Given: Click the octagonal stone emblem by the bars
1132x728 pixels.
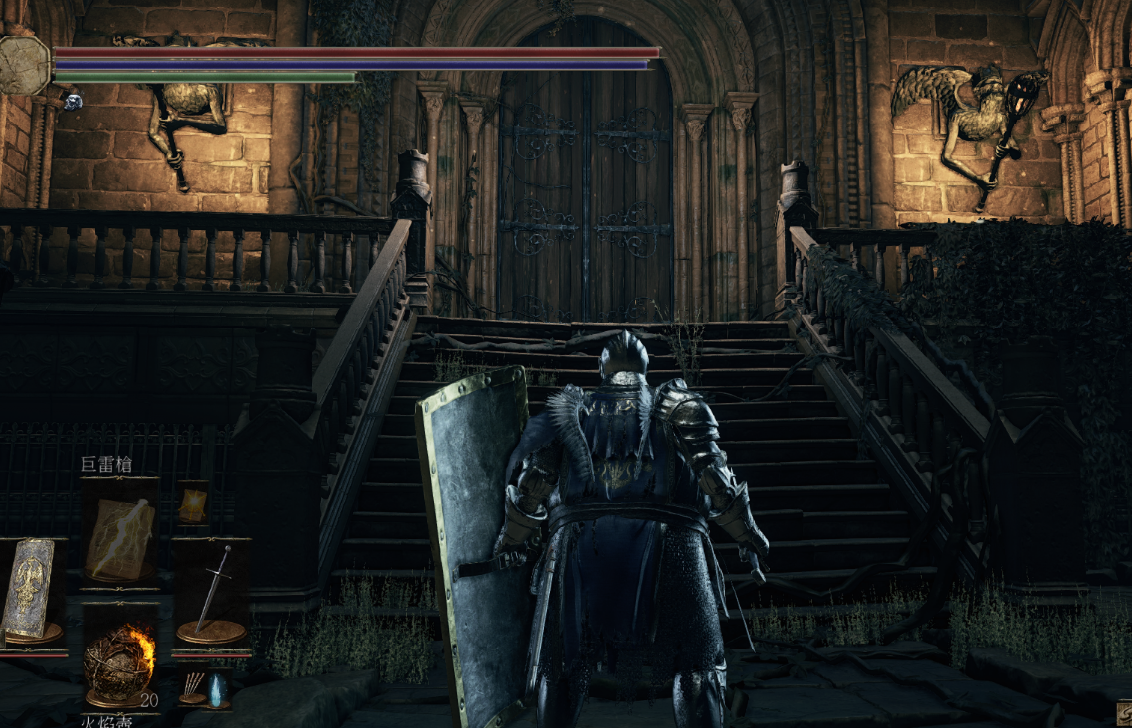Looking at the screenshot, I should pyautogui.click(x=25, y=65).
